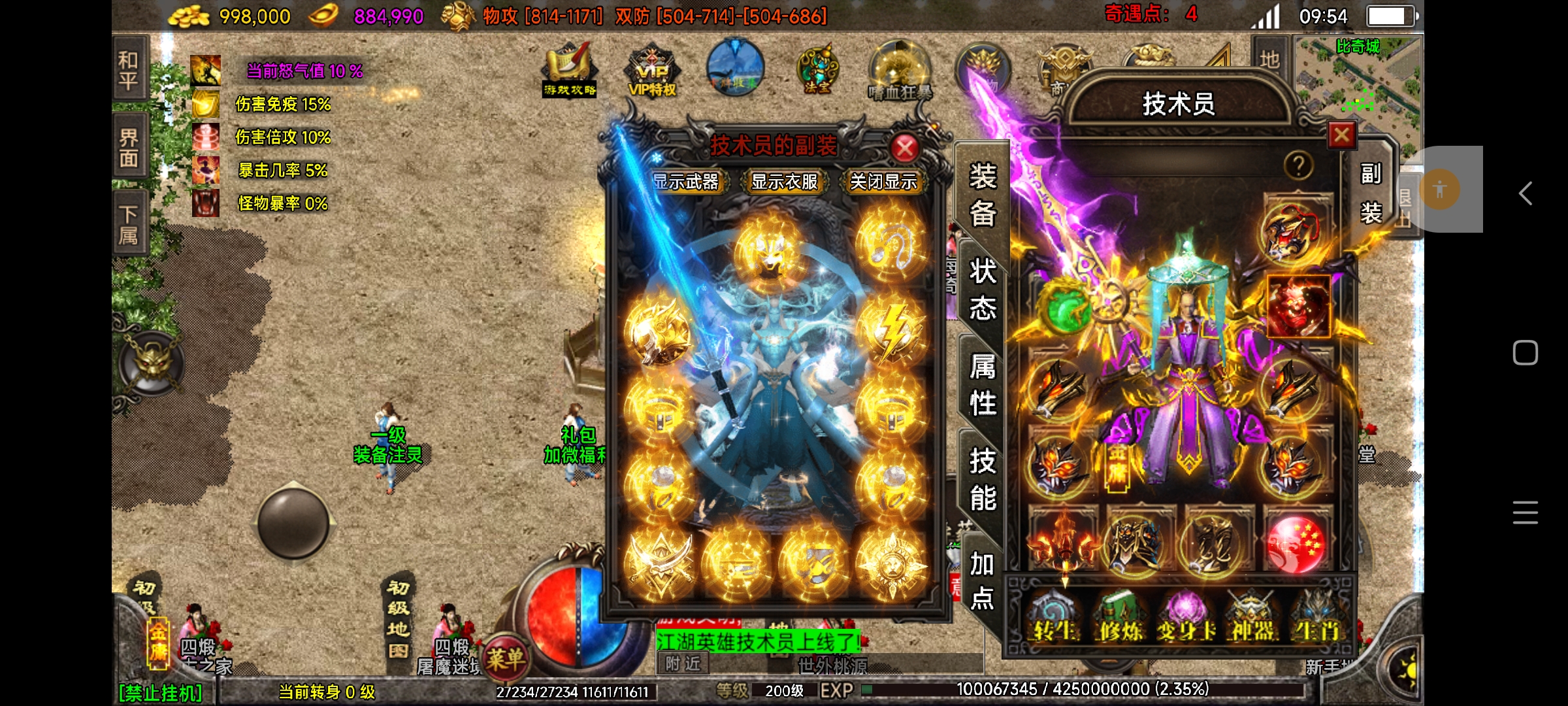Open the 转生 feature
This screenshot has height=706, width=1568.
(1053, 619)
